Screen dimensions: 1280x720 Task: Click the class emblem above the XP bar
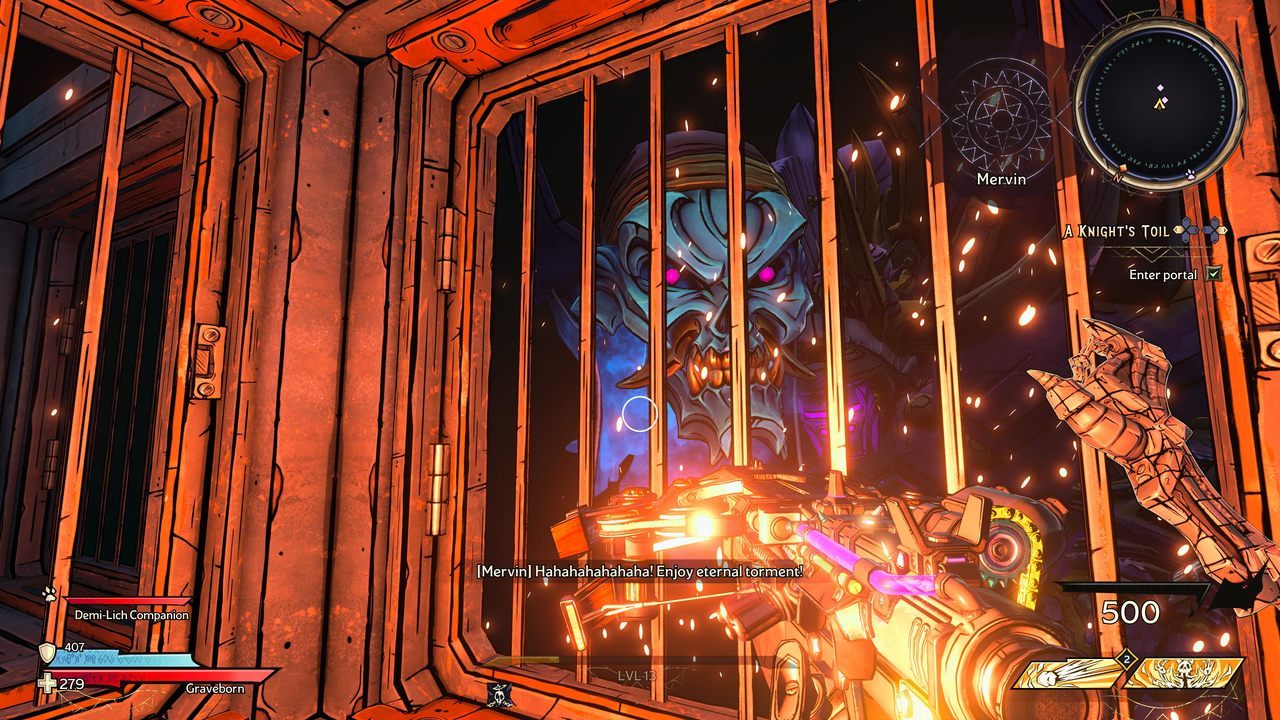click(499, 693)
